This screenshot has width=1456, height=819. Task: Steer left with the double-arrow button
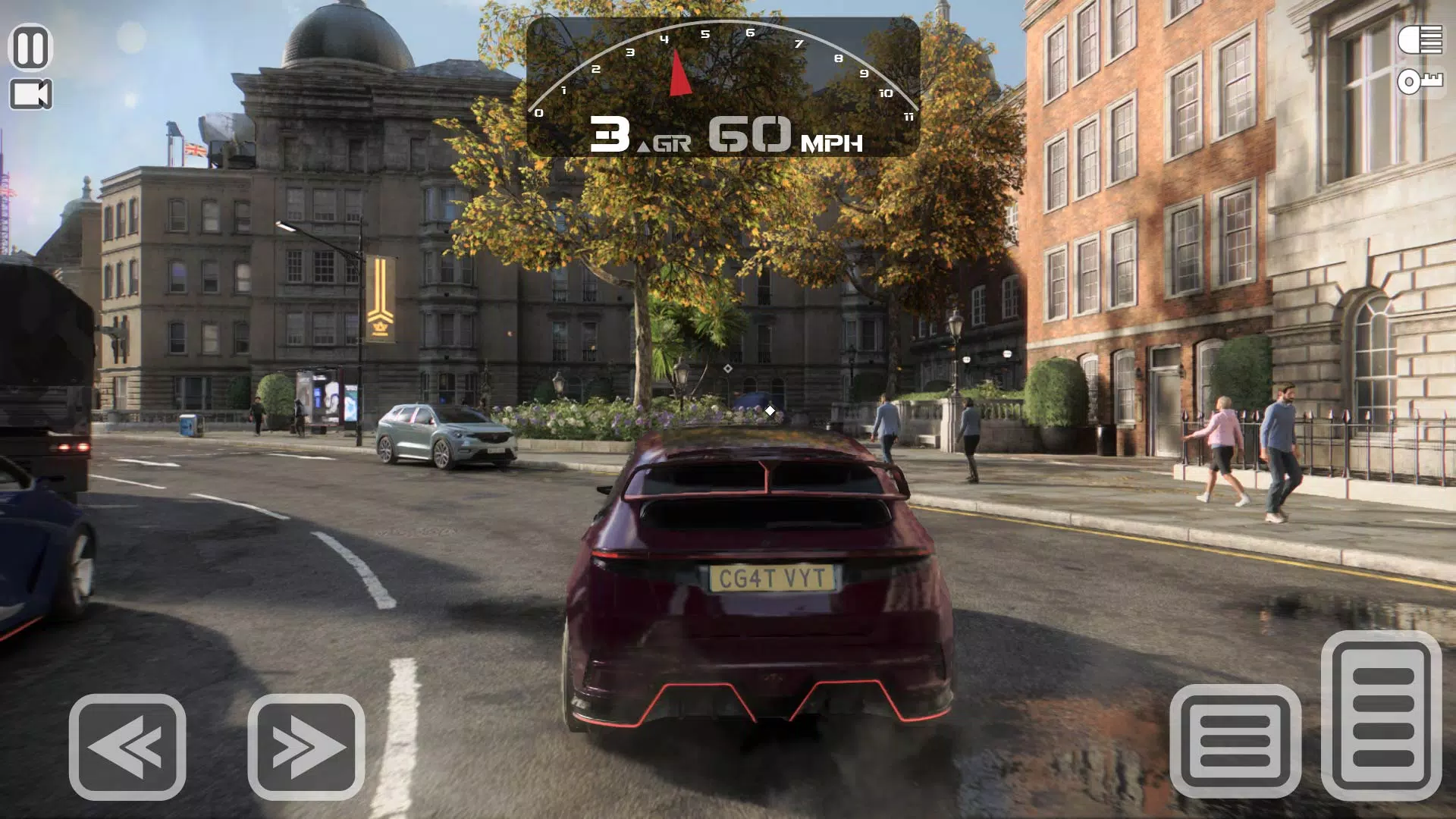[127, 747]
